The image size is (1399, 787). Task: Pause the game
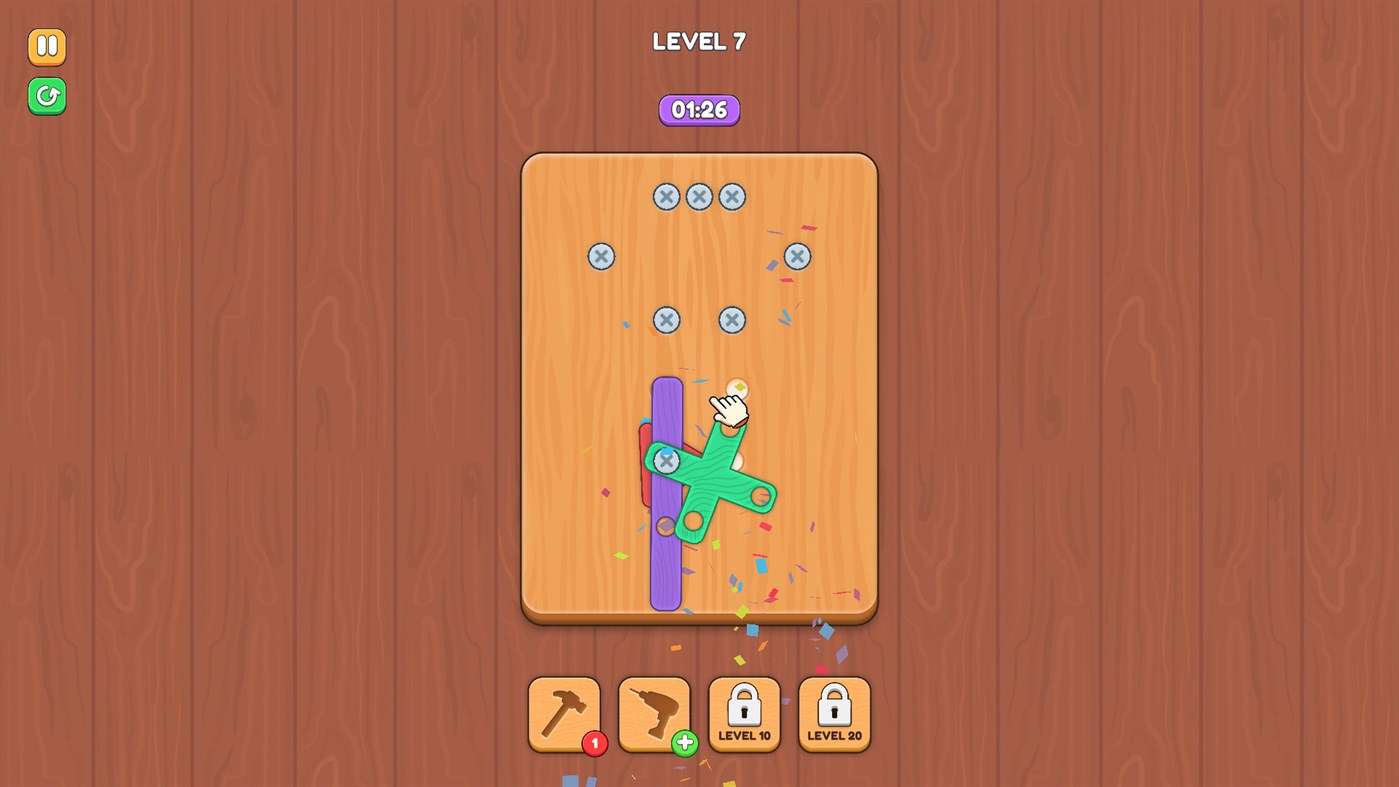(x=46, y=46)
